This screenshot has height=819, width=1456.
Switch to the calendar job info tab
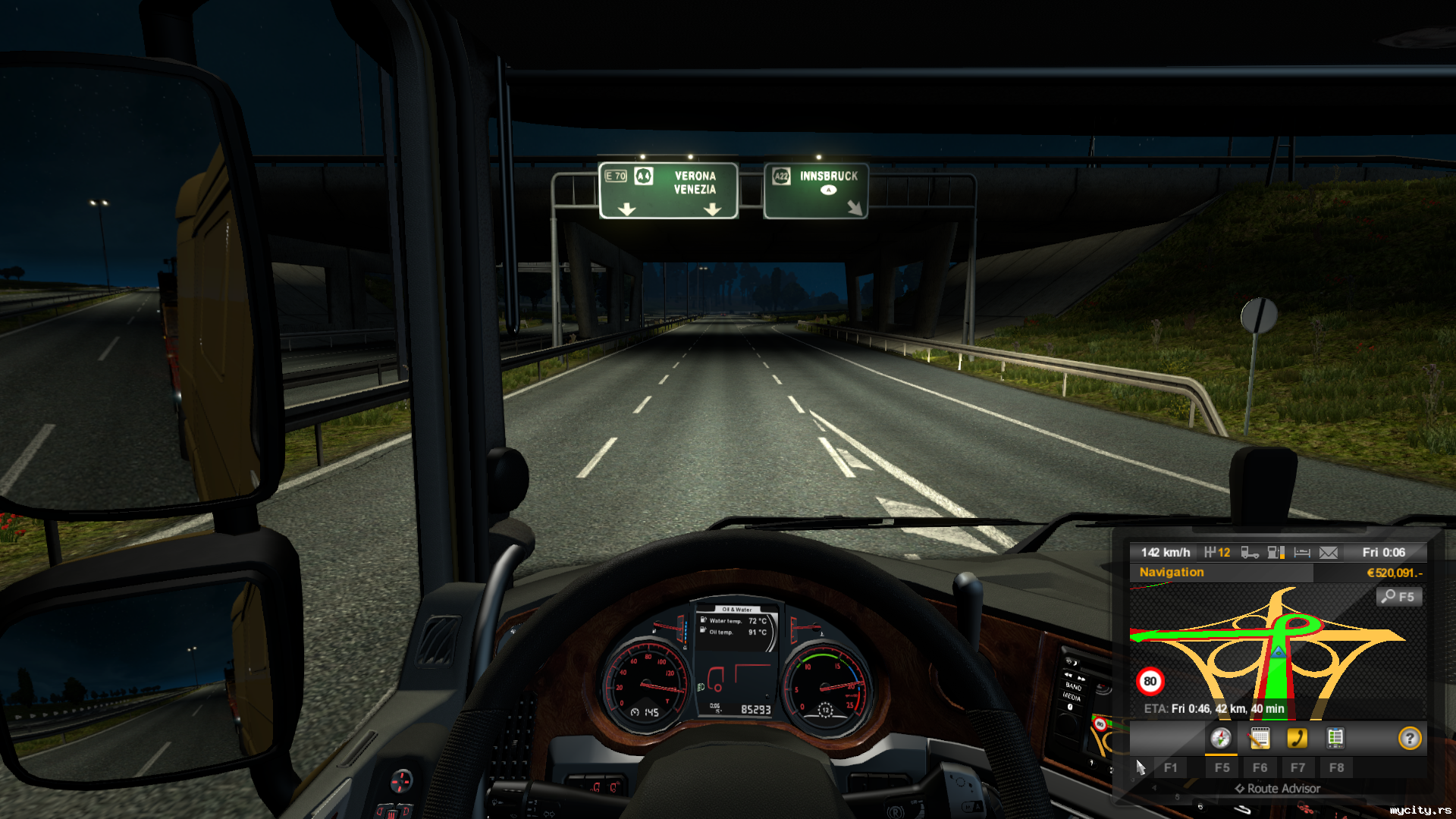1260,739
